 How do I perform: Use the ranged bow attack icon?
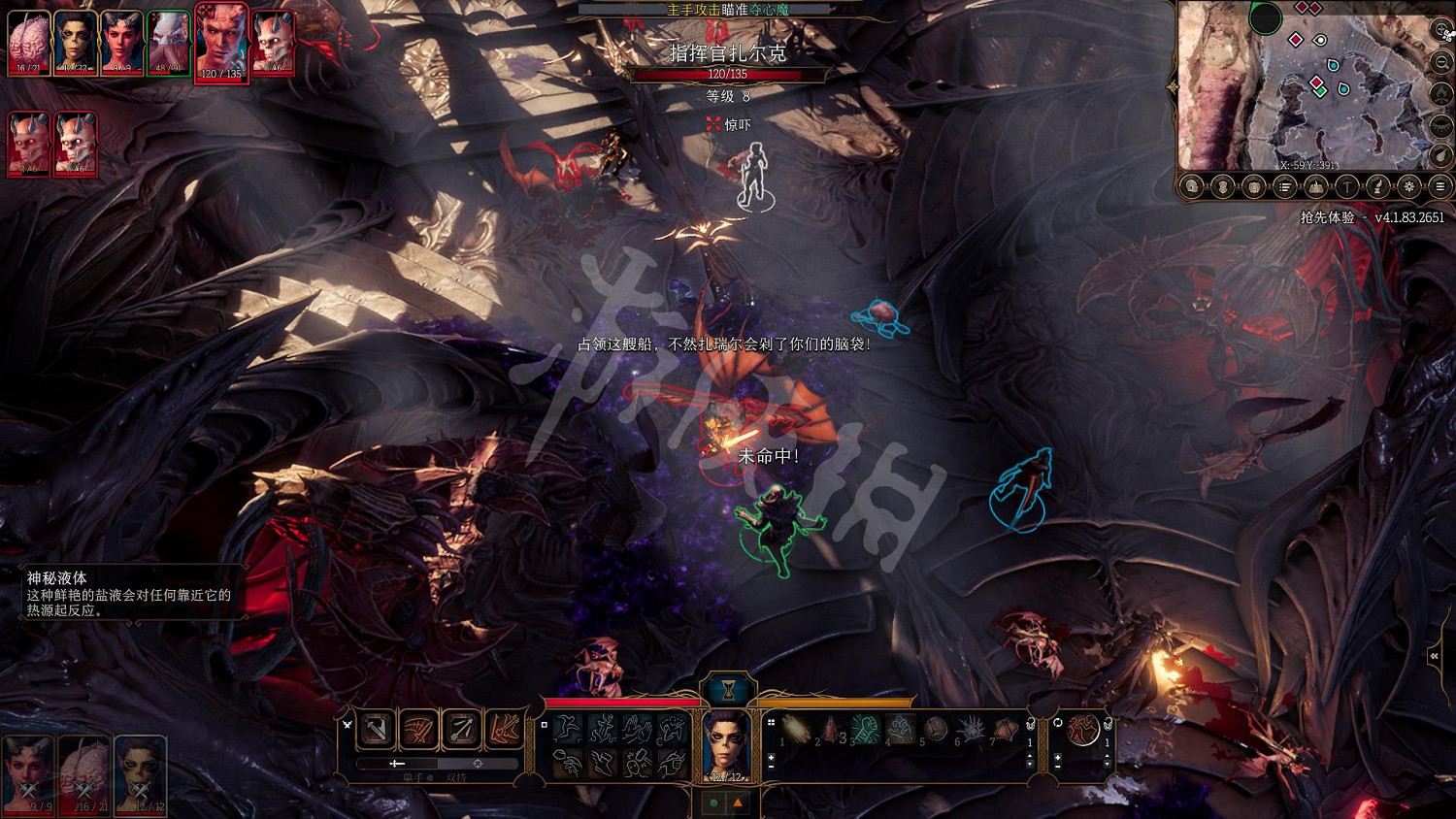(x=461, y=729)
